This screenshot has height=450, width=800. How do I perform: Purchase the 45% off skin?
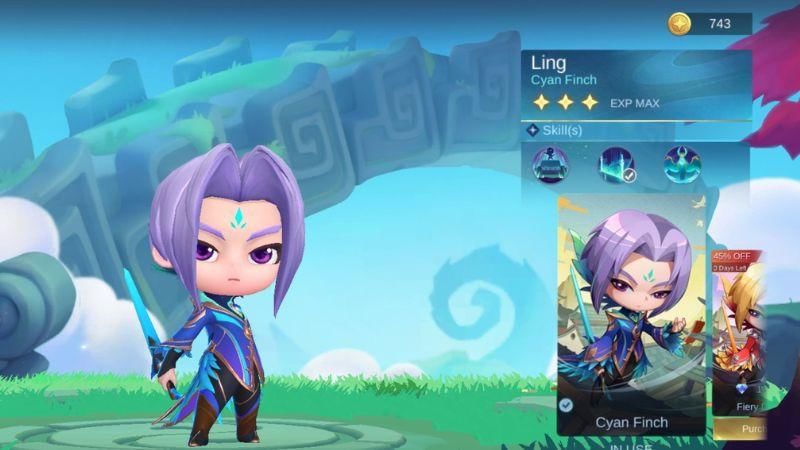click(x=740, y=429)
